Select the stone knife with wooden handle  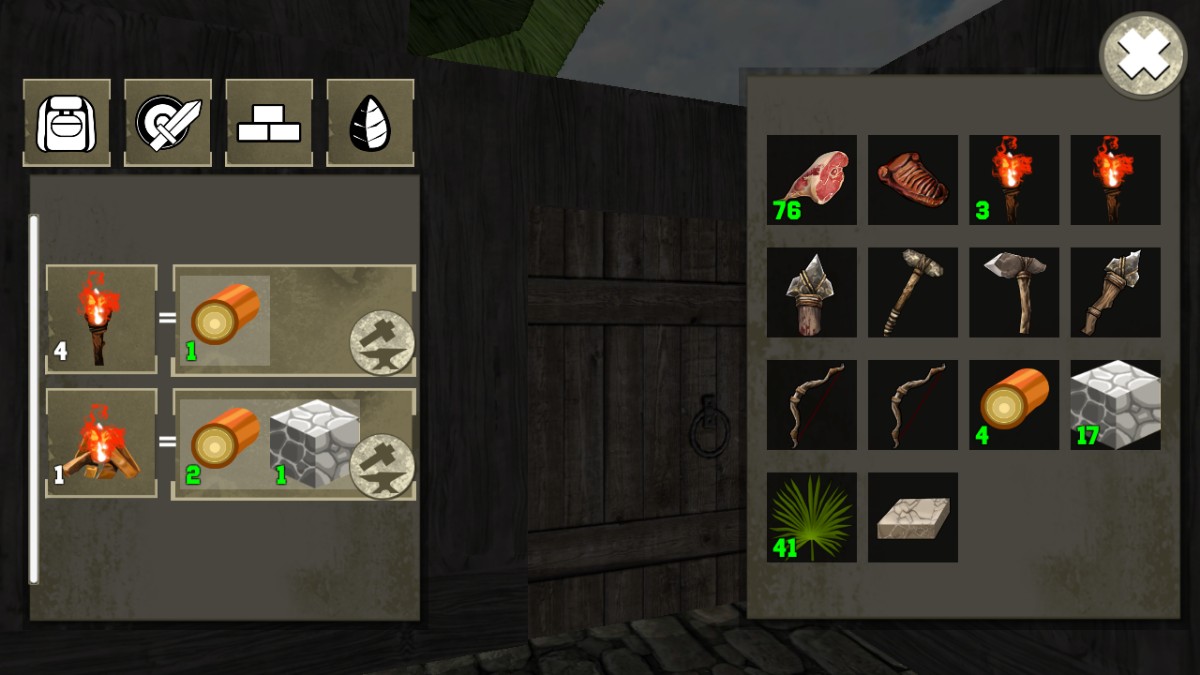point(1116,293)
